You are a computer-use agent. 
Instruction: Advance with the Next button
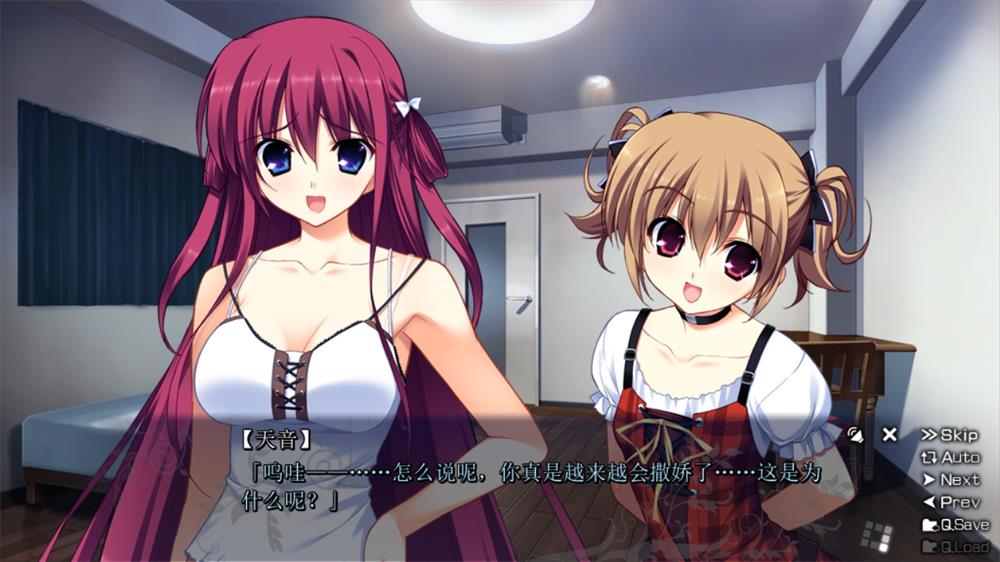(951, 480)
